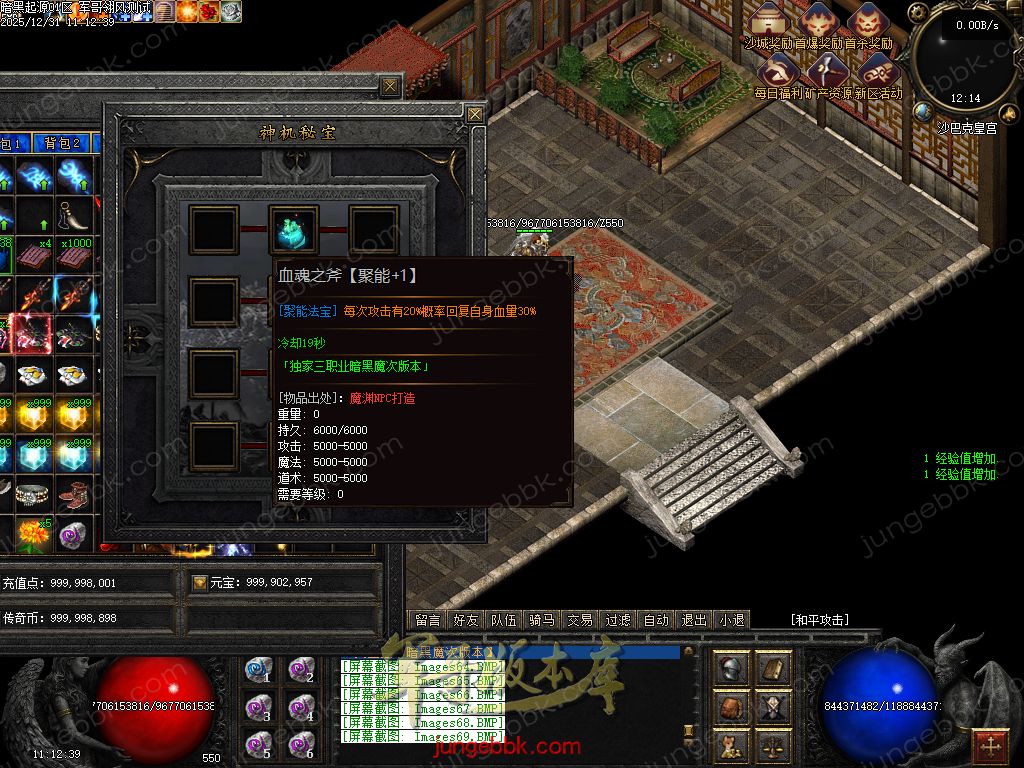Open the 队伍 team button
Viewport: 1024px width, 768px height.
504,620
